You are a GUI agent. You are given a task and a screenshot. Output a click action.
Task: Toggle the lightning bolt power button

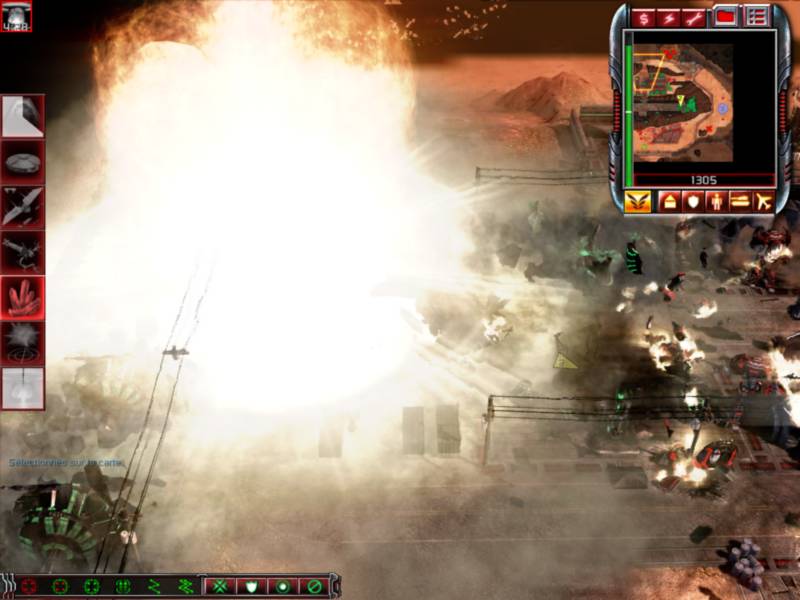click(669, 18)
